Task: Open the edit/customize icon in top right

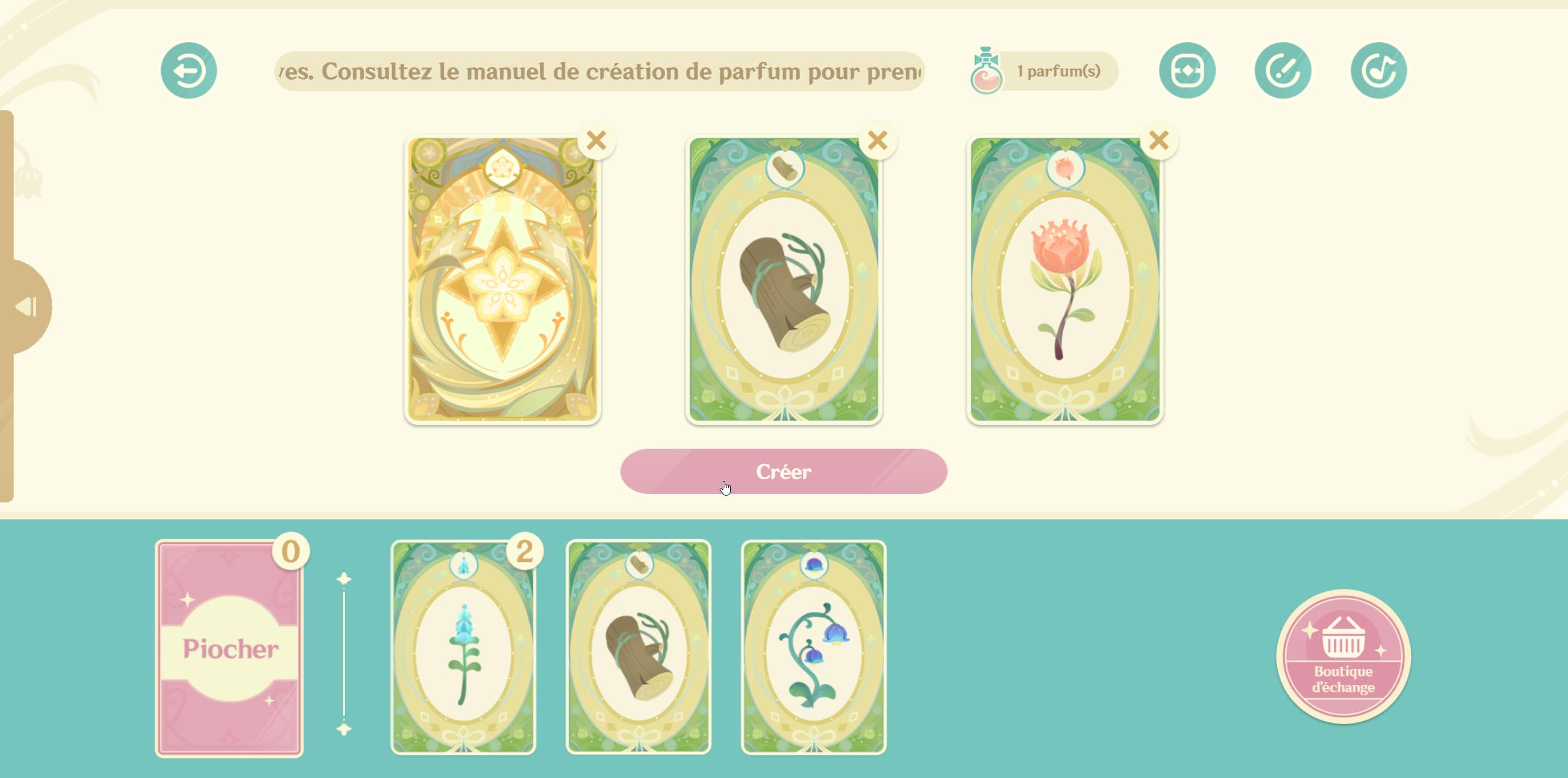Action: pyautogui.click(x=1284, y=69)
